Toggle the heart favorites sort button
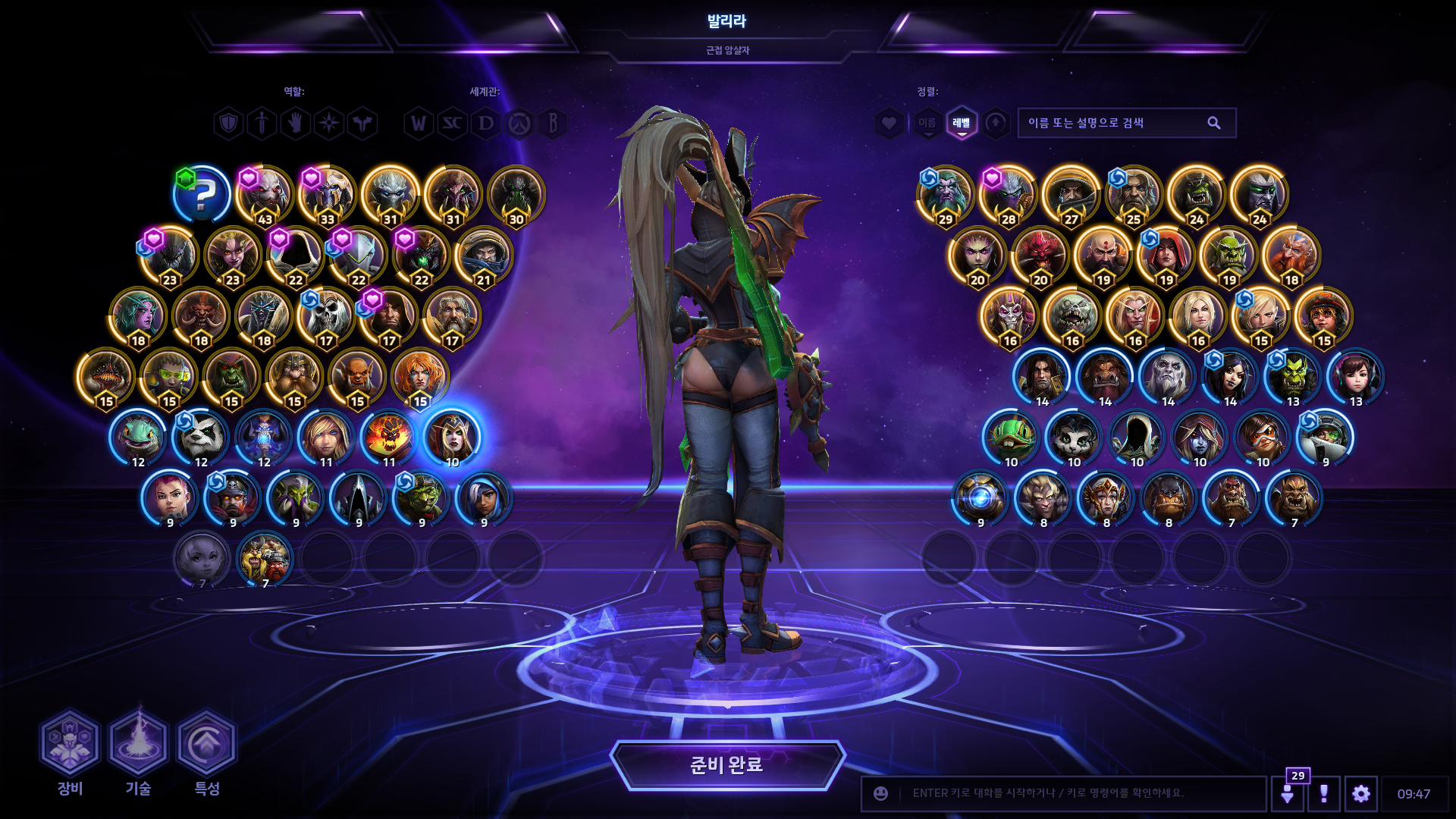1456x819 pixels. [889, 123]
